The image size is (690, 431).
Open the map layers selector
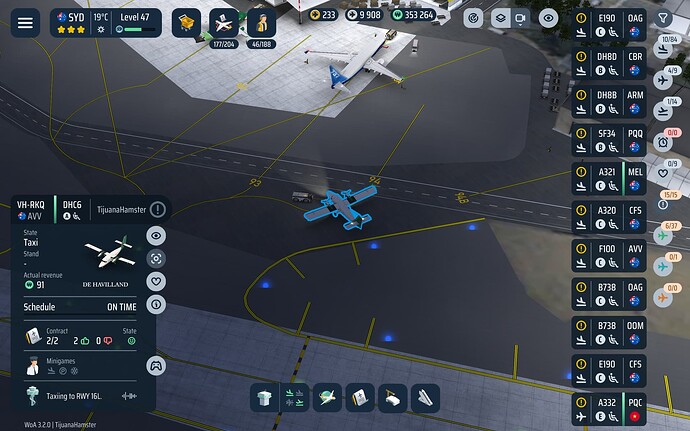click(497, 18)
